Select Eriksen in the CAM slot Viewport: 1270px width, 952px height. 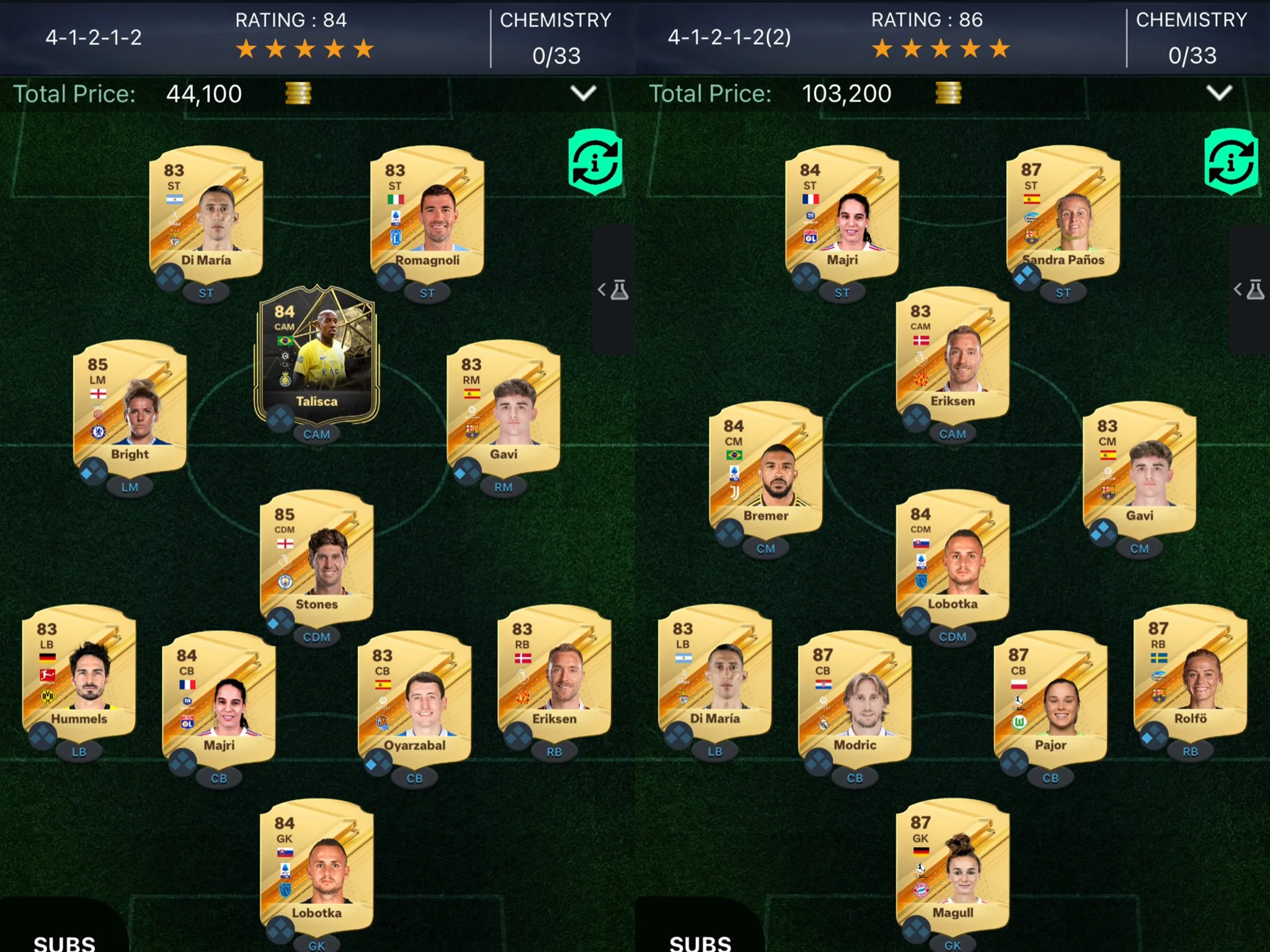[952, 355]
